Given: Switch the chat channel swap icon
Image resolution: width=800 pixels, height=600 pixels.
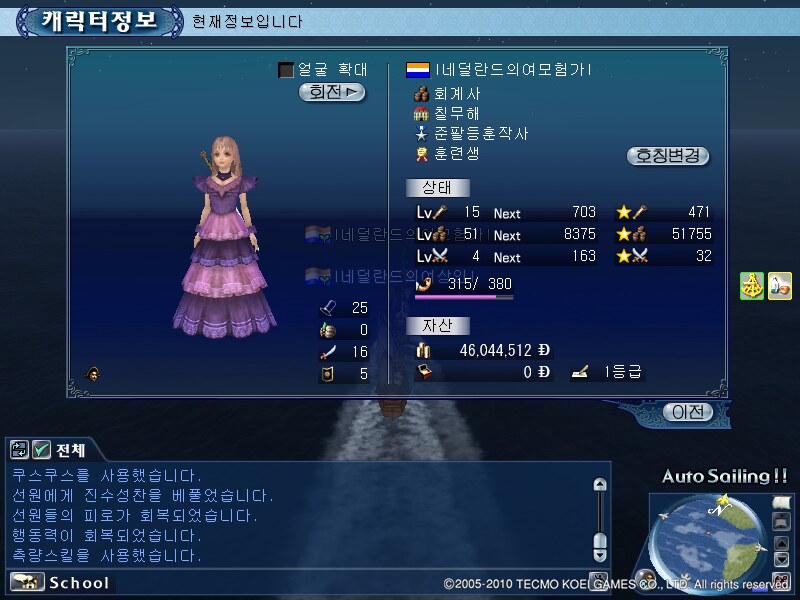Looking at the screenshot, I should (19, 450).
